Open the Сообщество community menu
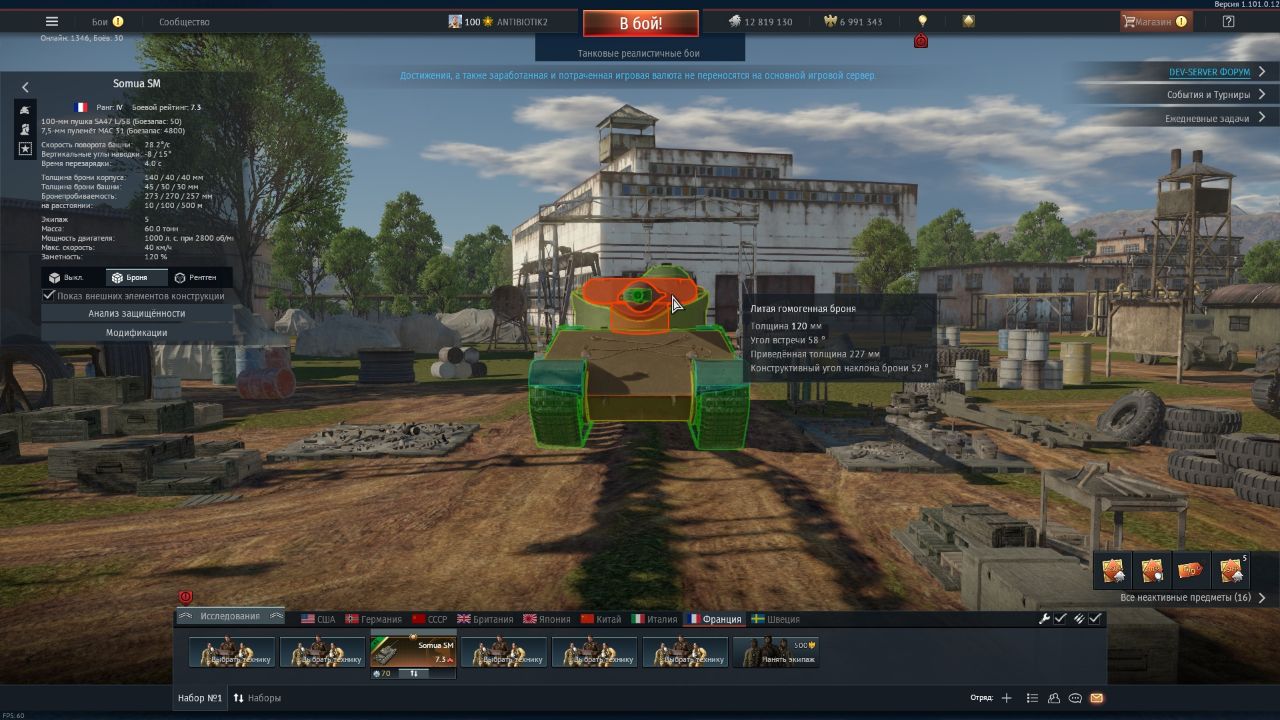 pyautogui.click(x=184, y=22)
